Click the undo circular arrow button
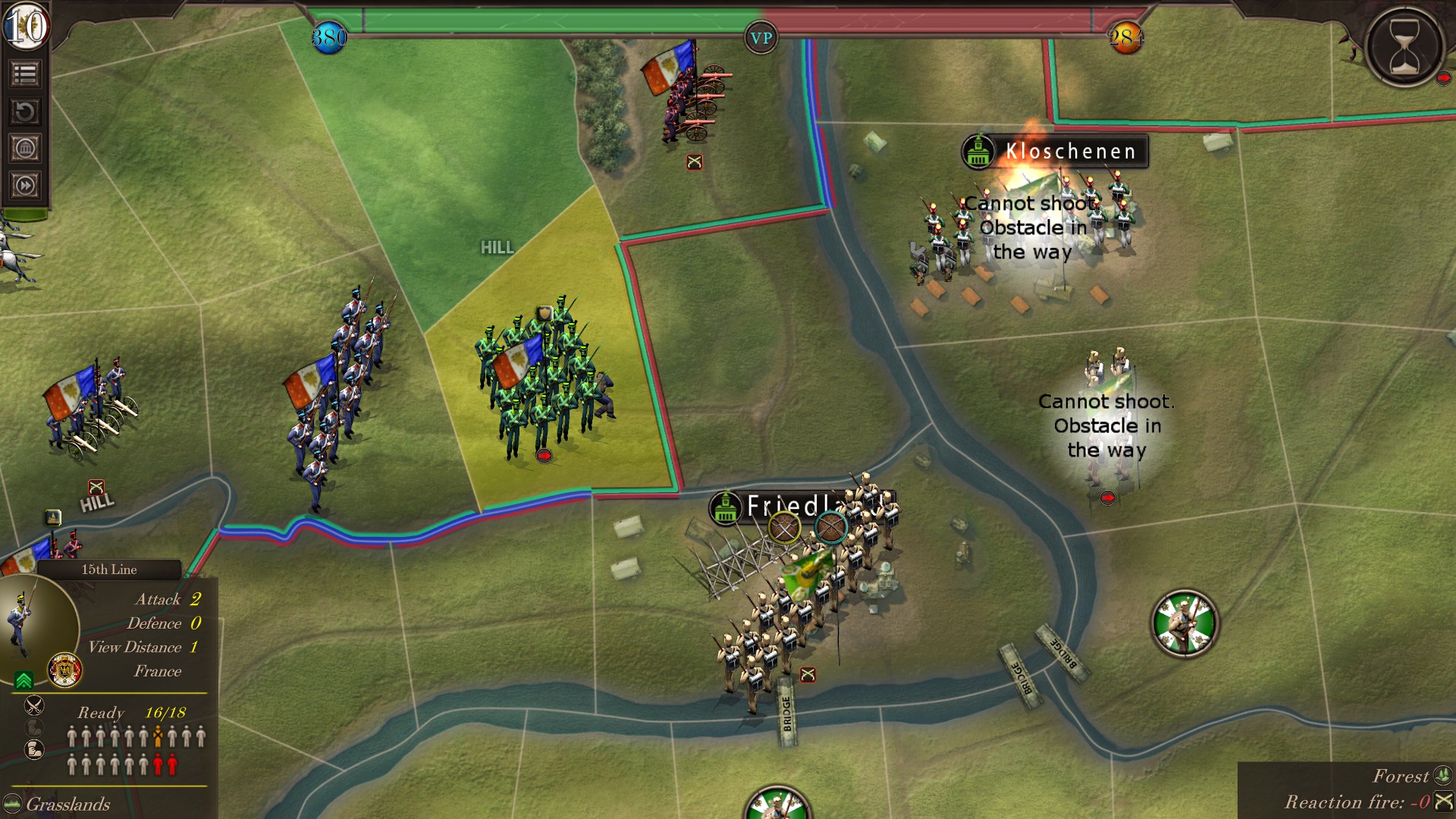 point(25,112)
